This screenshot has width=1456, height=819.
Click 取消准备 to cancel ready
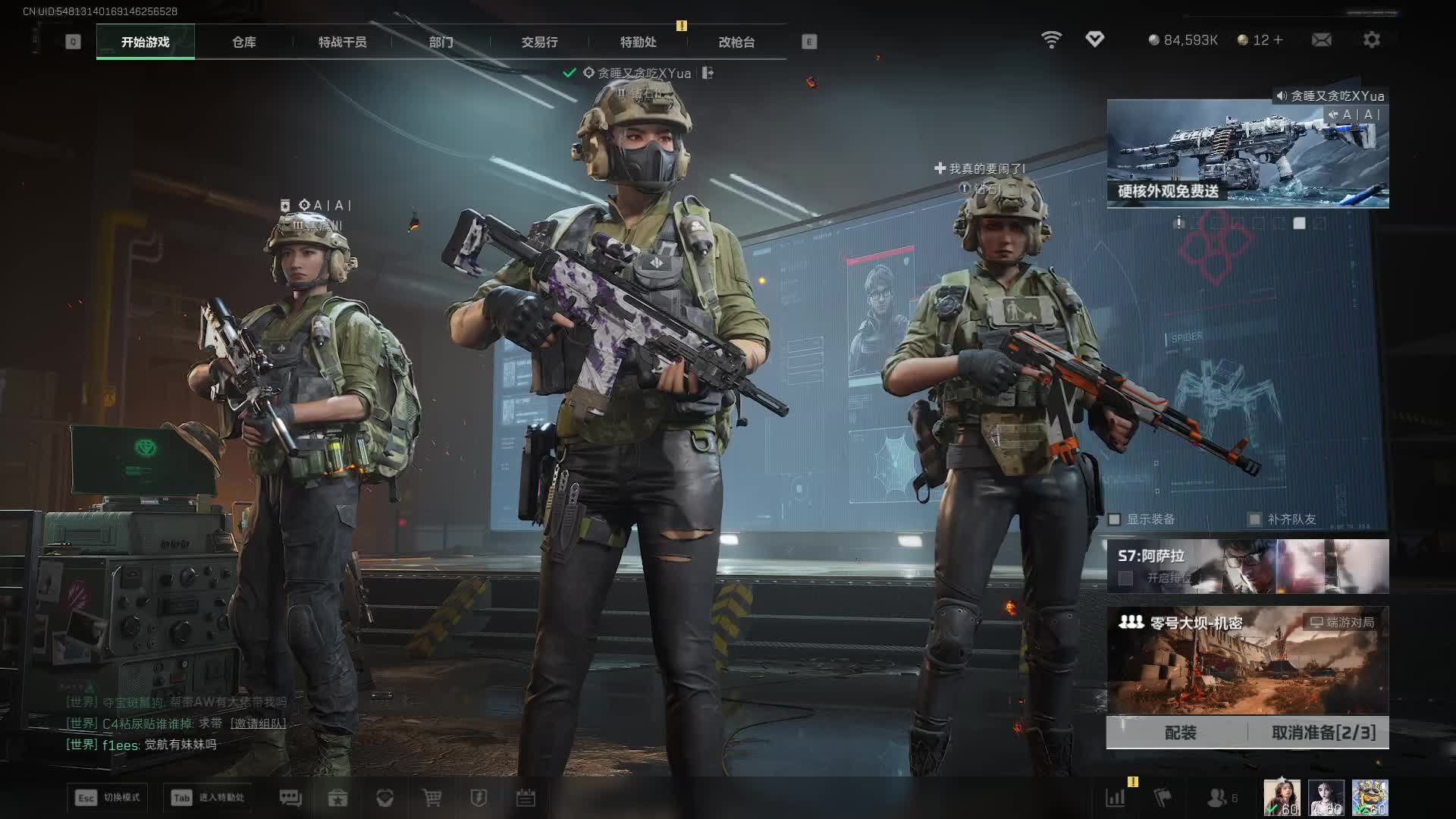pos(1323,733)
